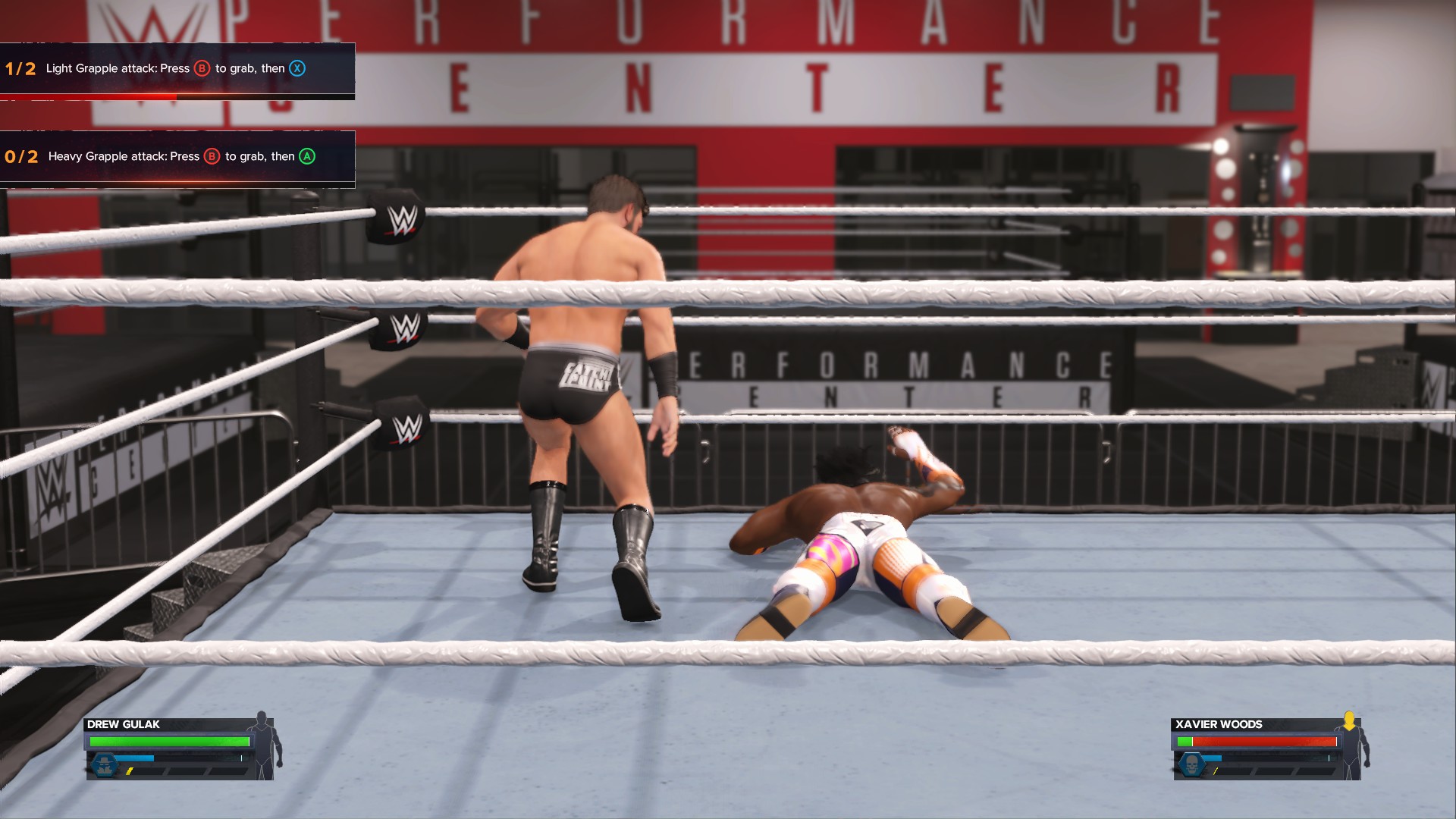
Task: Select the Heavy Grapple attack objective
Action: pos(176,157)
